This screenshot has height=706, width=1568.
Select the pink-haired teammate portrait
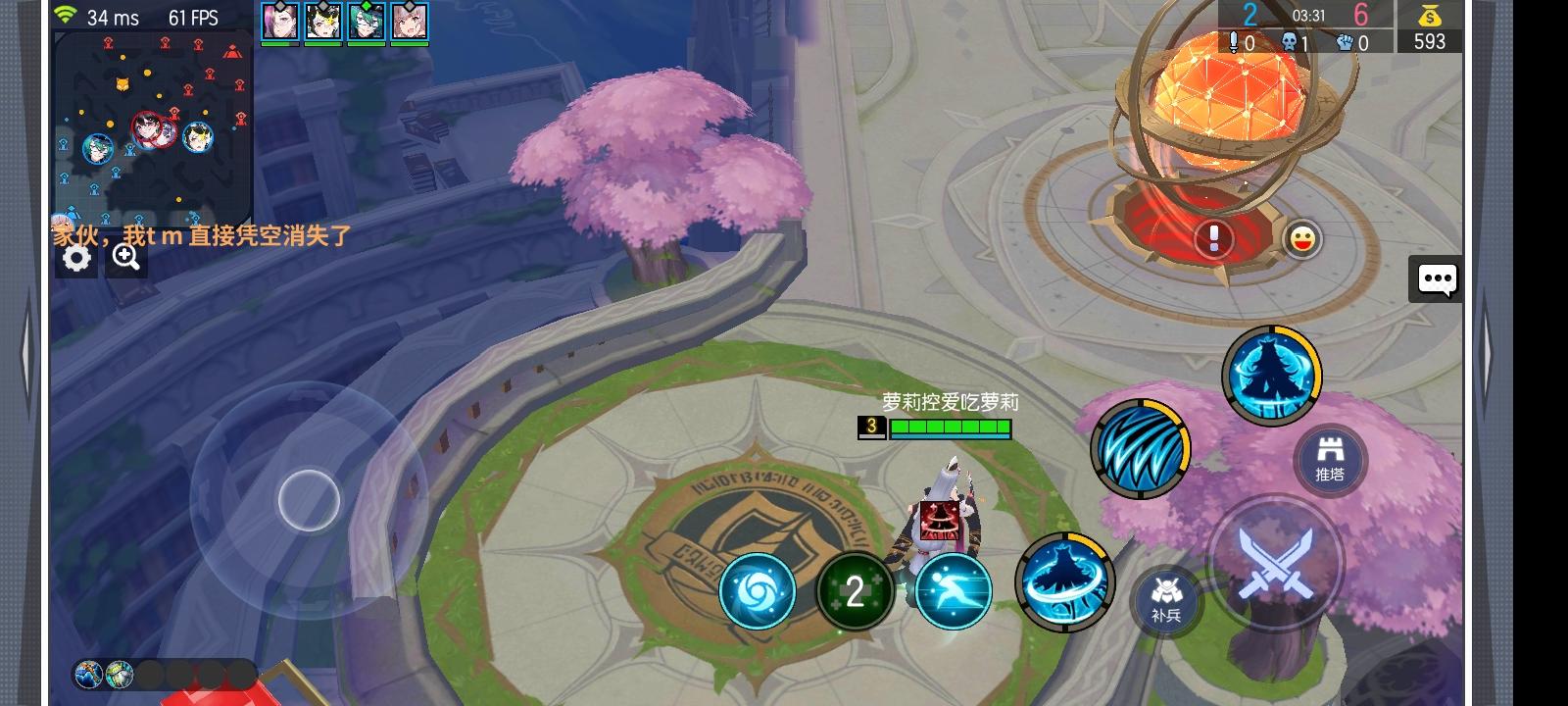(409, 22)
